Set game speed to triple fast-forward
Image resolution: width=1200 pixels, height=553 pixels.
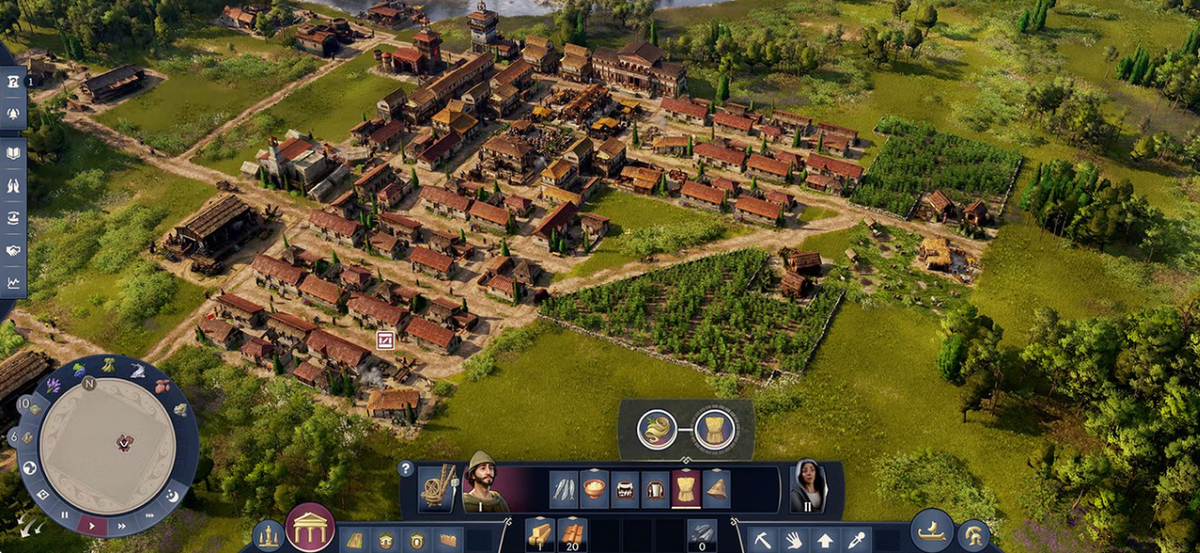[148, 514]
